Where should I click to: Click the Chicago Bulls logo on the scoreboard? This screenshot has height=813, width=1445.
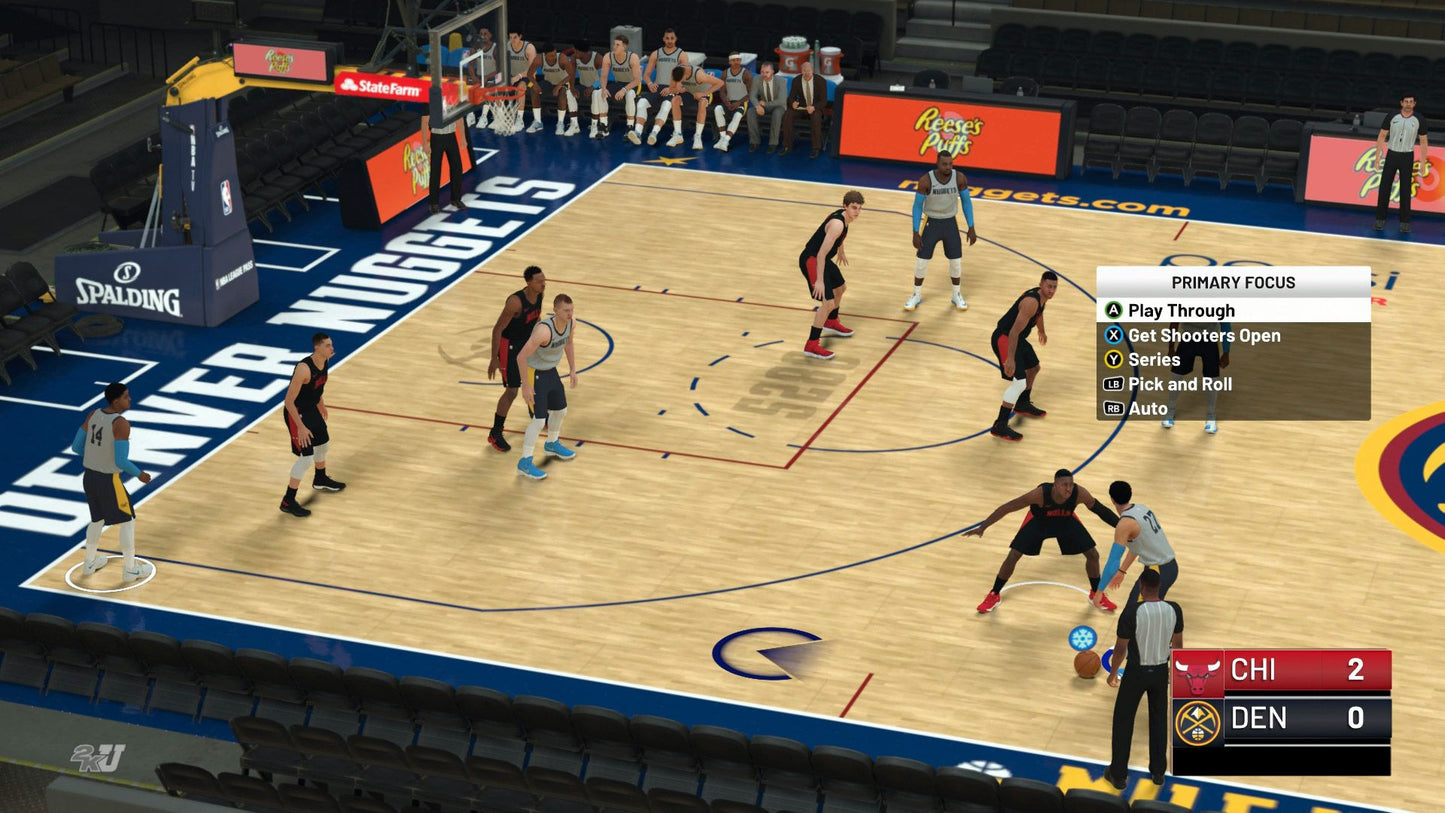pos(1198,671)
